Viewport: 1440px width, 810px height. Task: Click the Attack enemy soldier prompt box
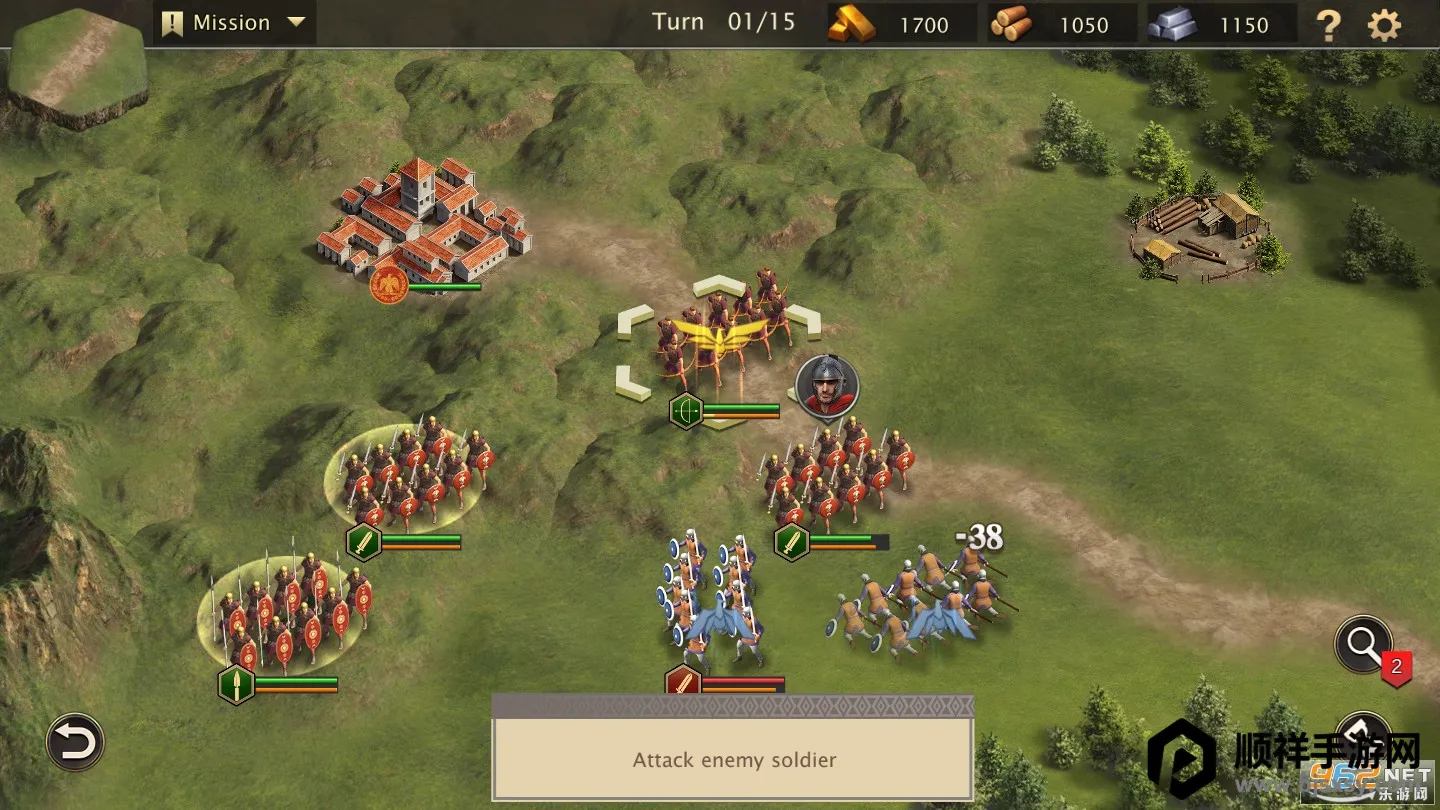pyautogui.click(x=733, y=759)
